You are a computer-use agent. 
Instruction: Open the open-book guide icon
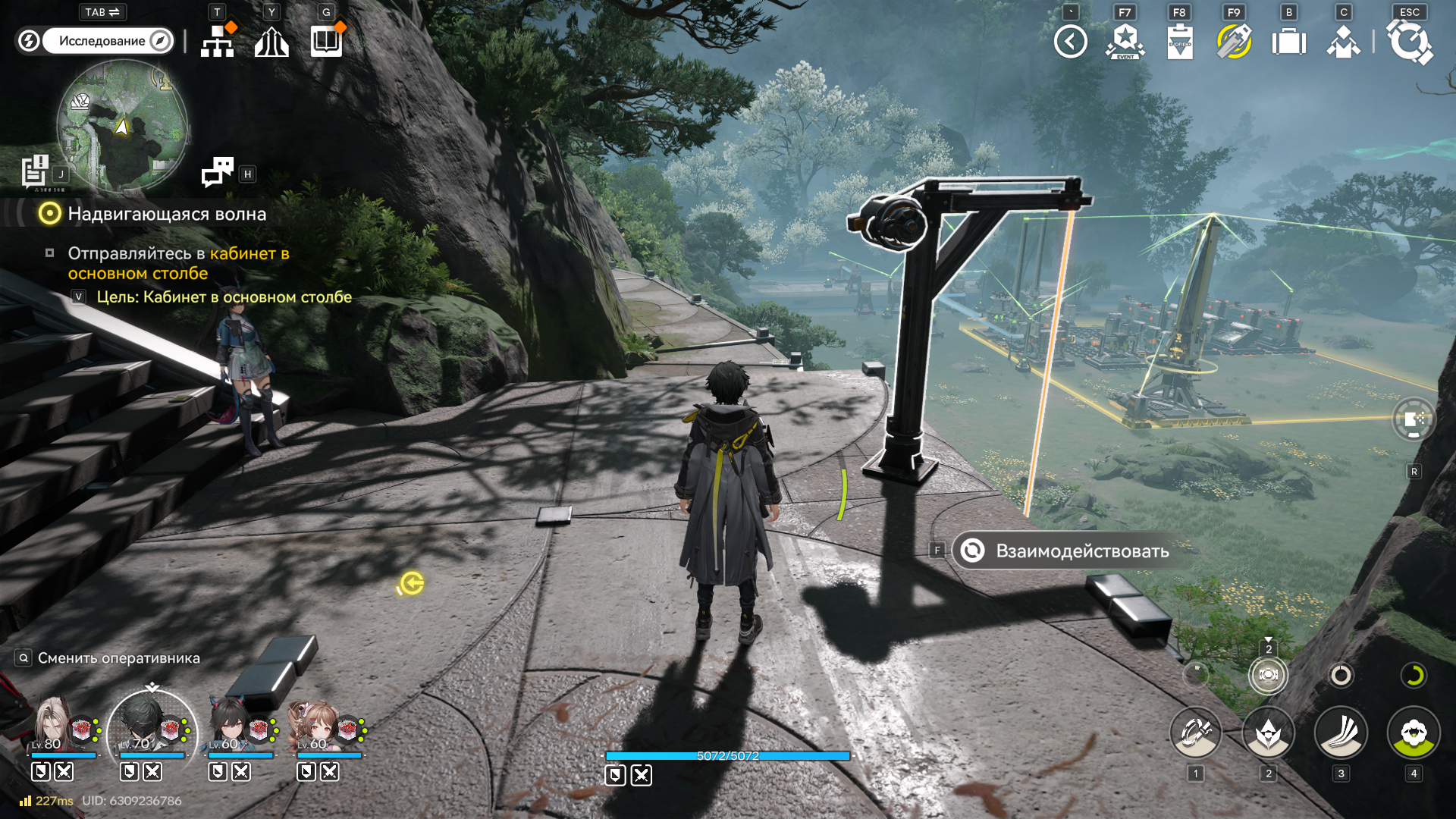(327, 41)
